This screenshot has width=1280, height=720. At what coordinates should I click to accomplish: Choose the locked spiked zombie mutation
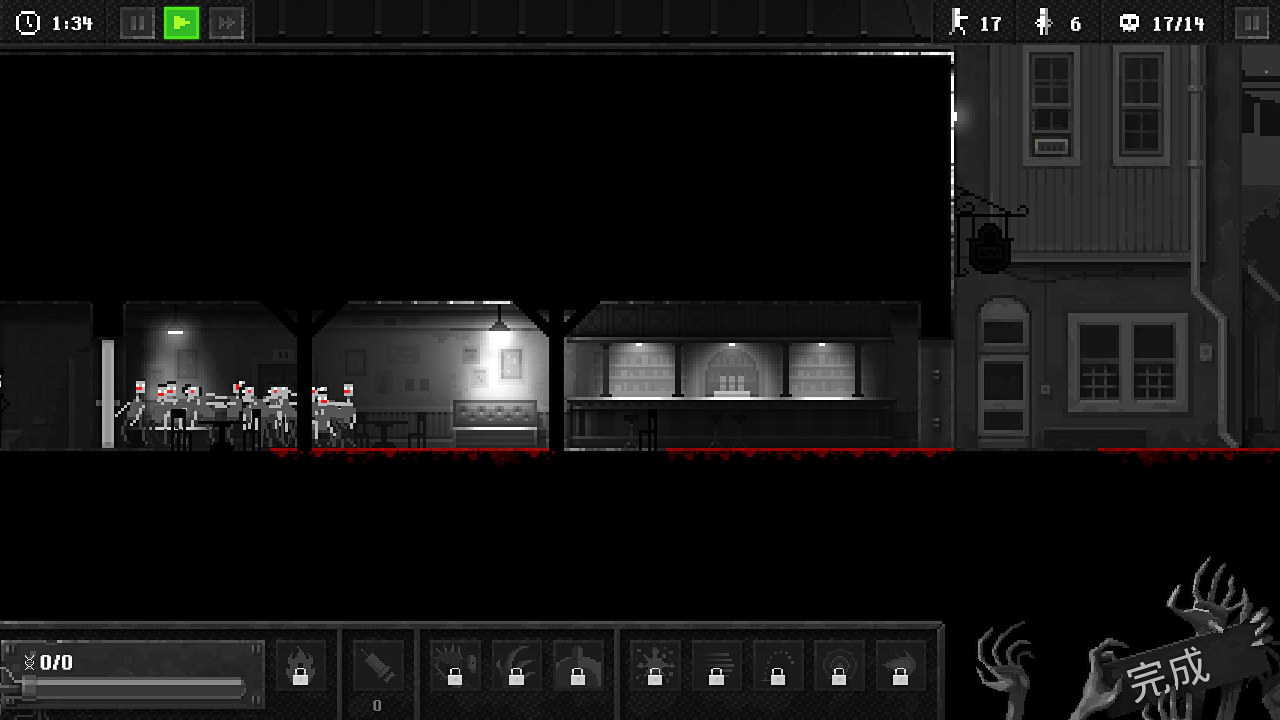455,666
